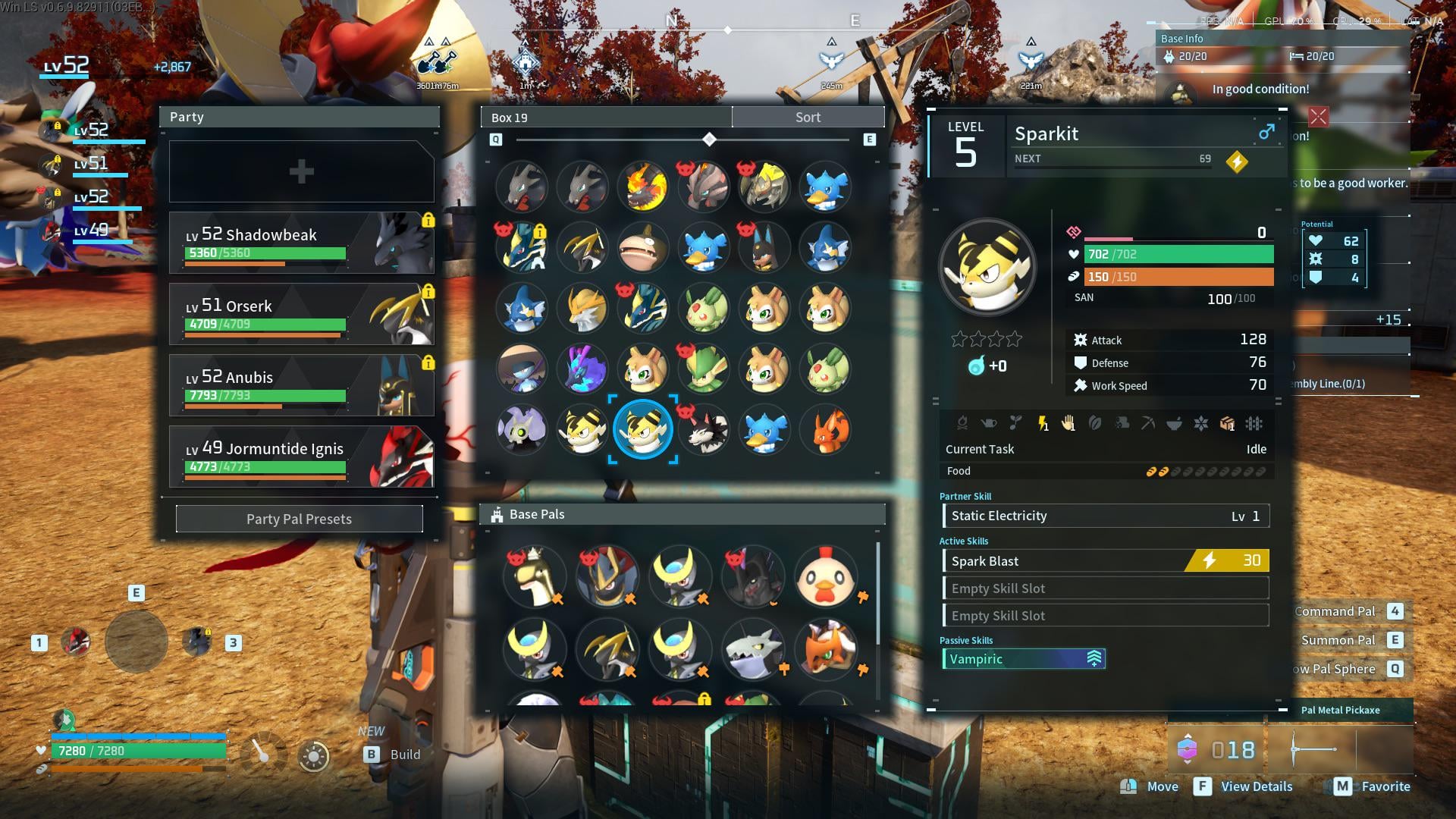Pick Jormuntide Ignis in the party
Image resolution: width=1456 pixels, height=819 pixels.
tap(301, 457)
